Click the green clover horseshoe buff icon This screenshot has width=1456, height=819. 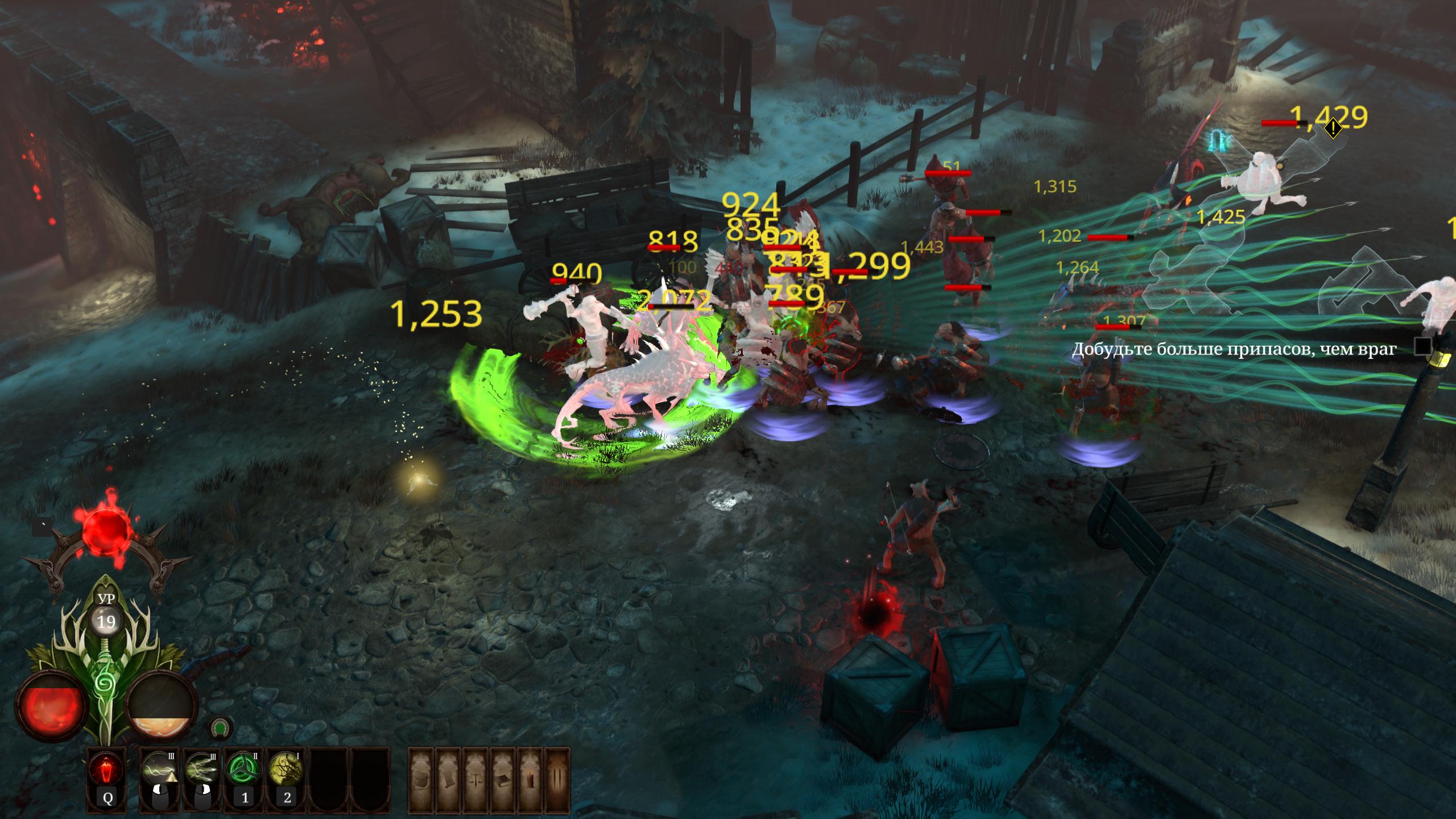pos(218,727)
